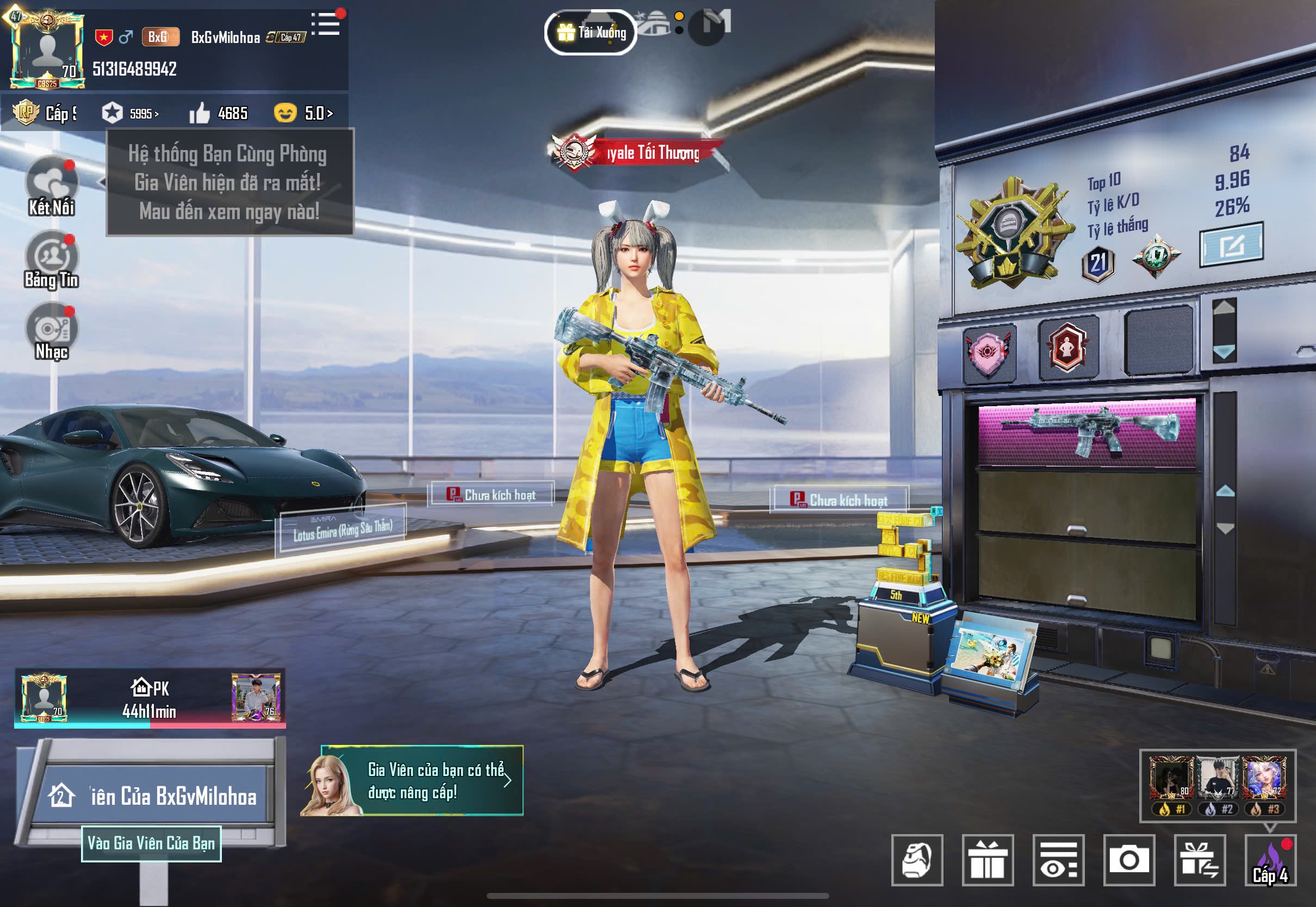
Task: Open the Nhạc music player
Action: (51, 331)
